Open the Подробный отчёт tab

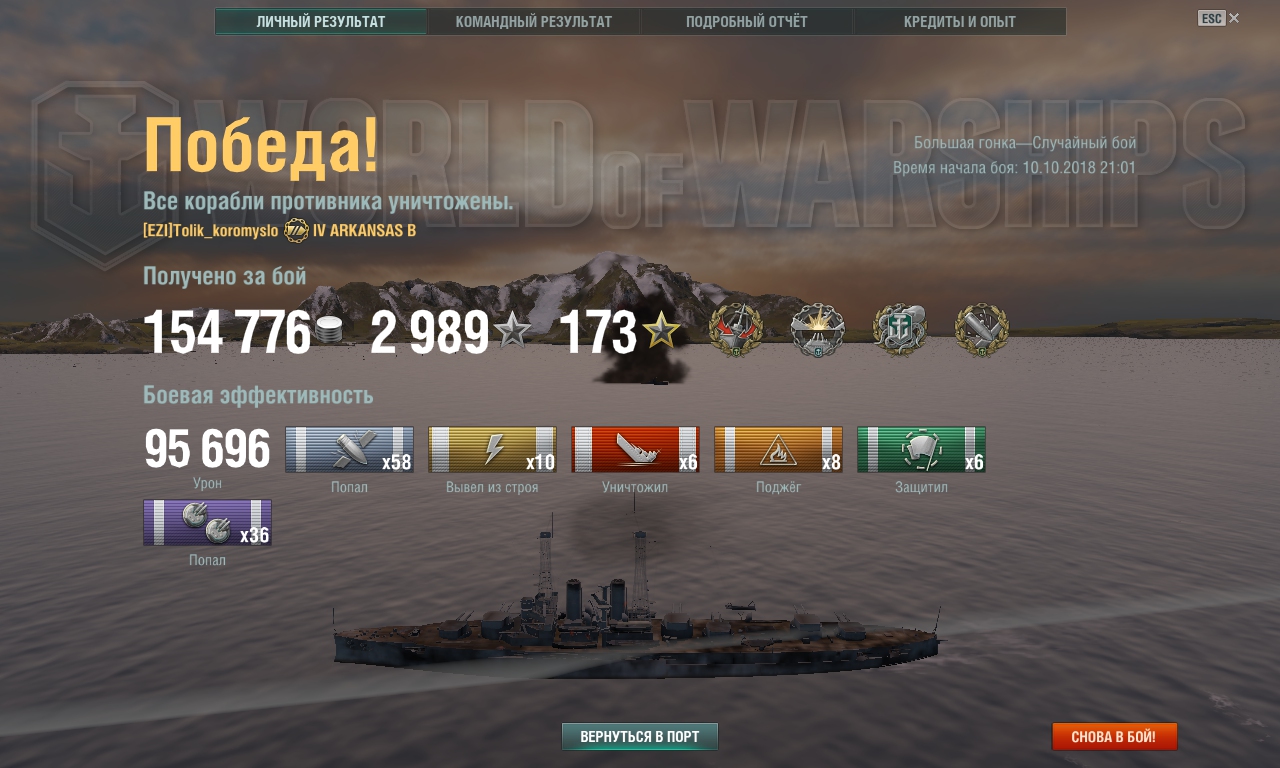pos(746,22)
